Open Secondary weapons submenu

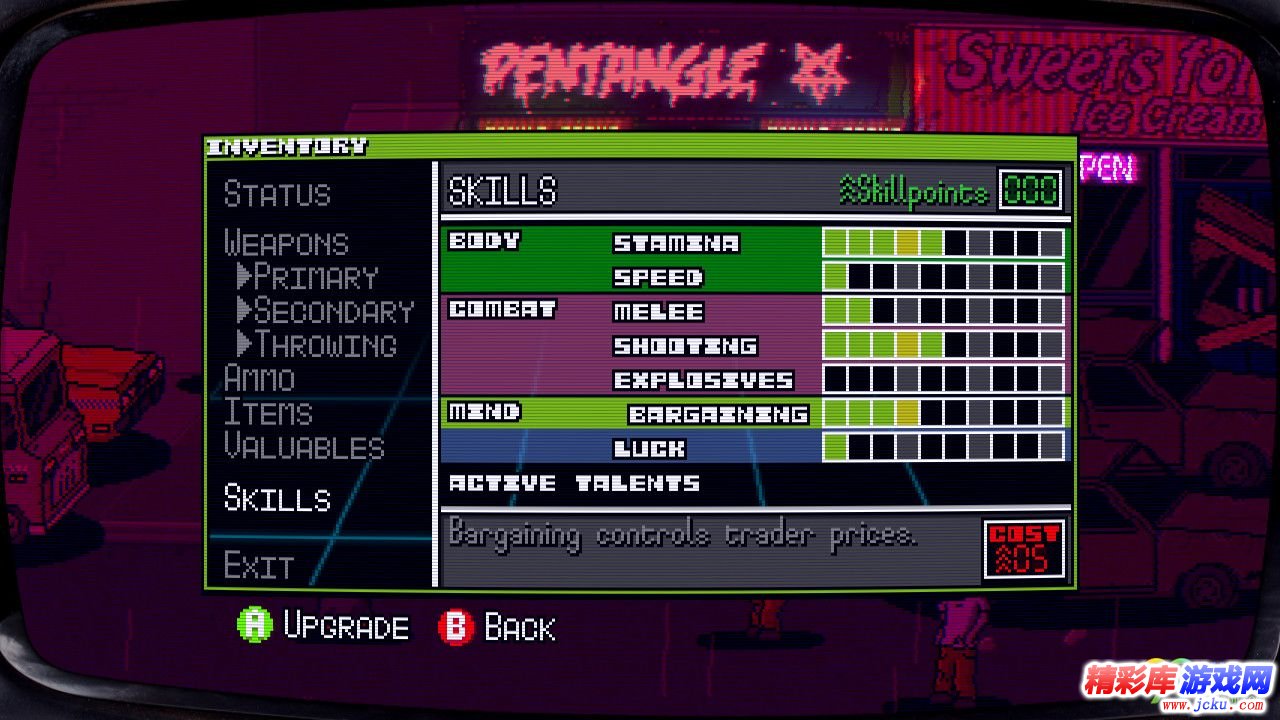(x=324, y=311)
